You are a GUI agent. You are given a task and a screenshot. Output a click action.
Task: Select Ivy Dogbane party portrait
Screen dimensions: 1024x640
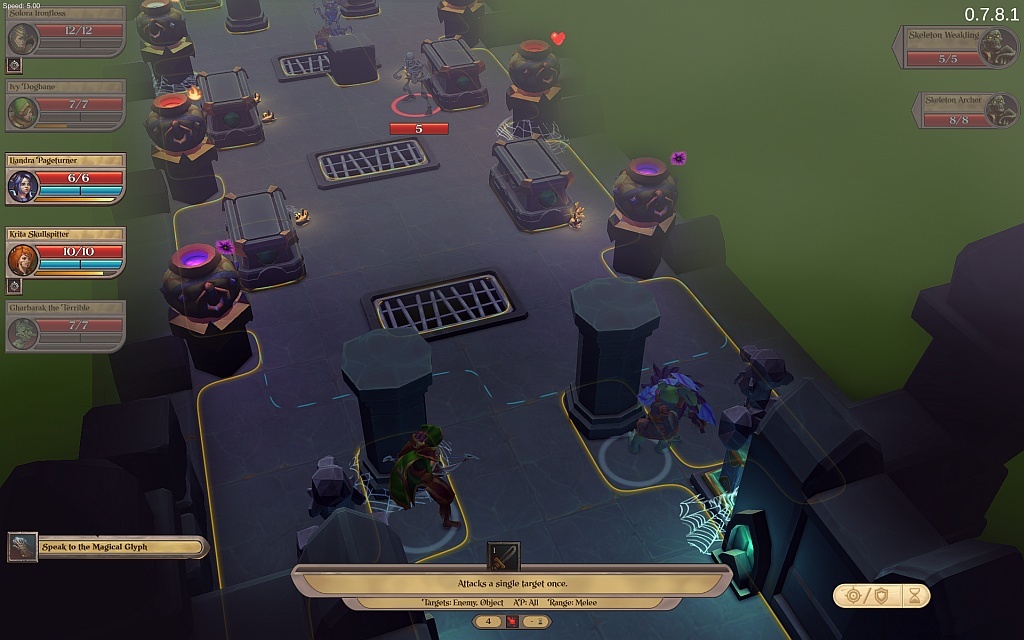(24, 112)
